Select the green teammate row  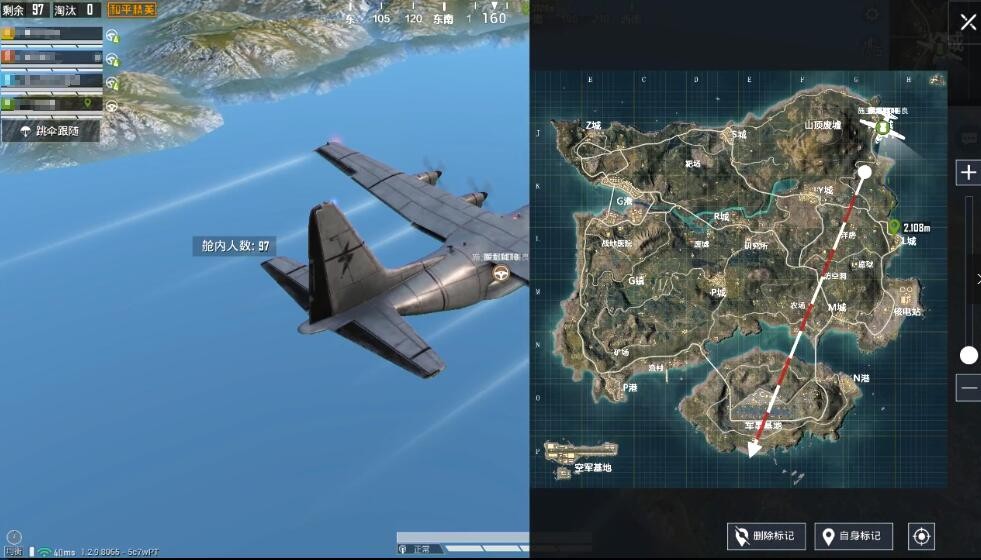[x=52, y=103]
